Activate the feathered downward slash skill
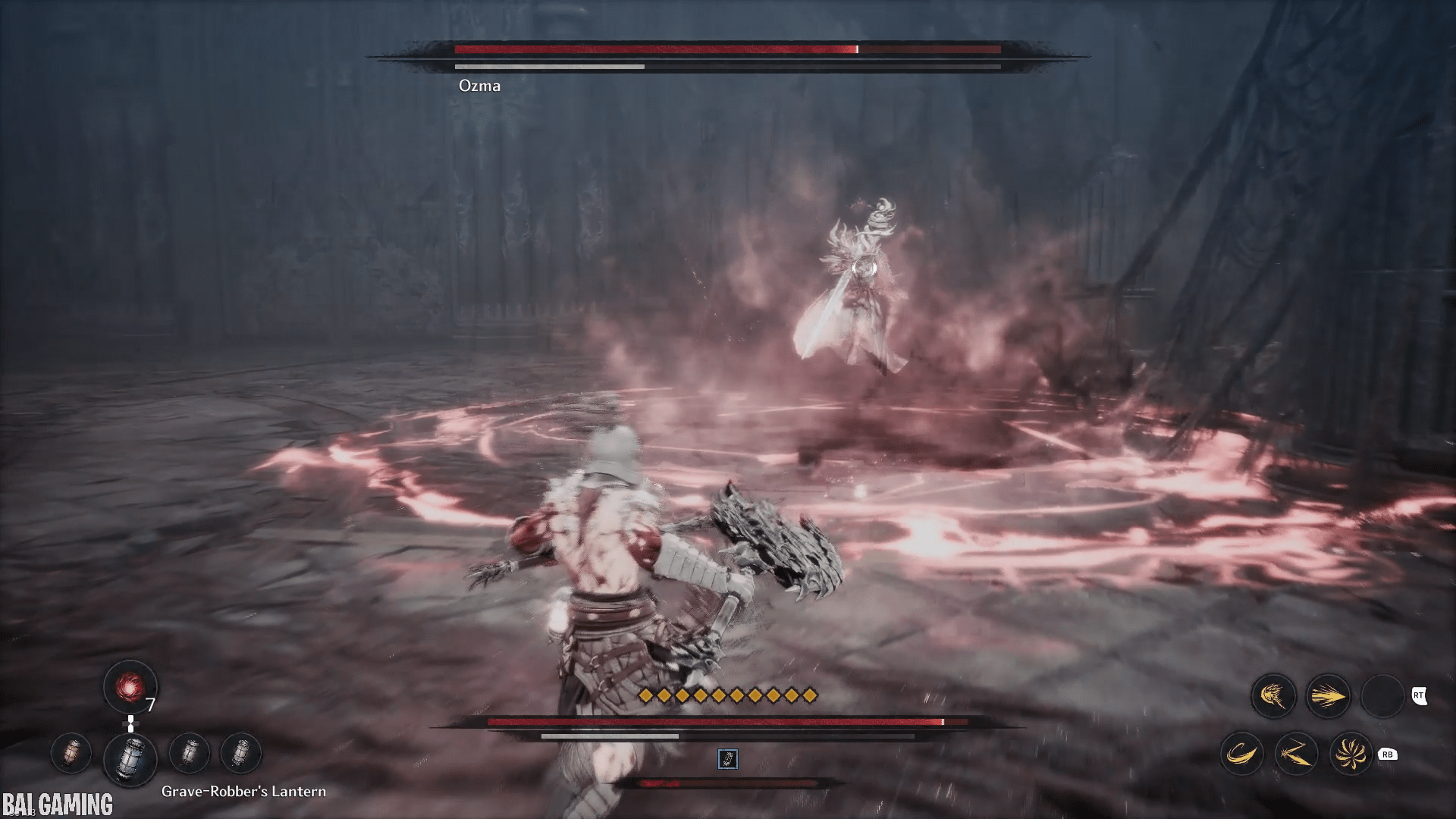Image resolution: width=1456 pixels, height=819 pixels. click(x=1273, y=695)
